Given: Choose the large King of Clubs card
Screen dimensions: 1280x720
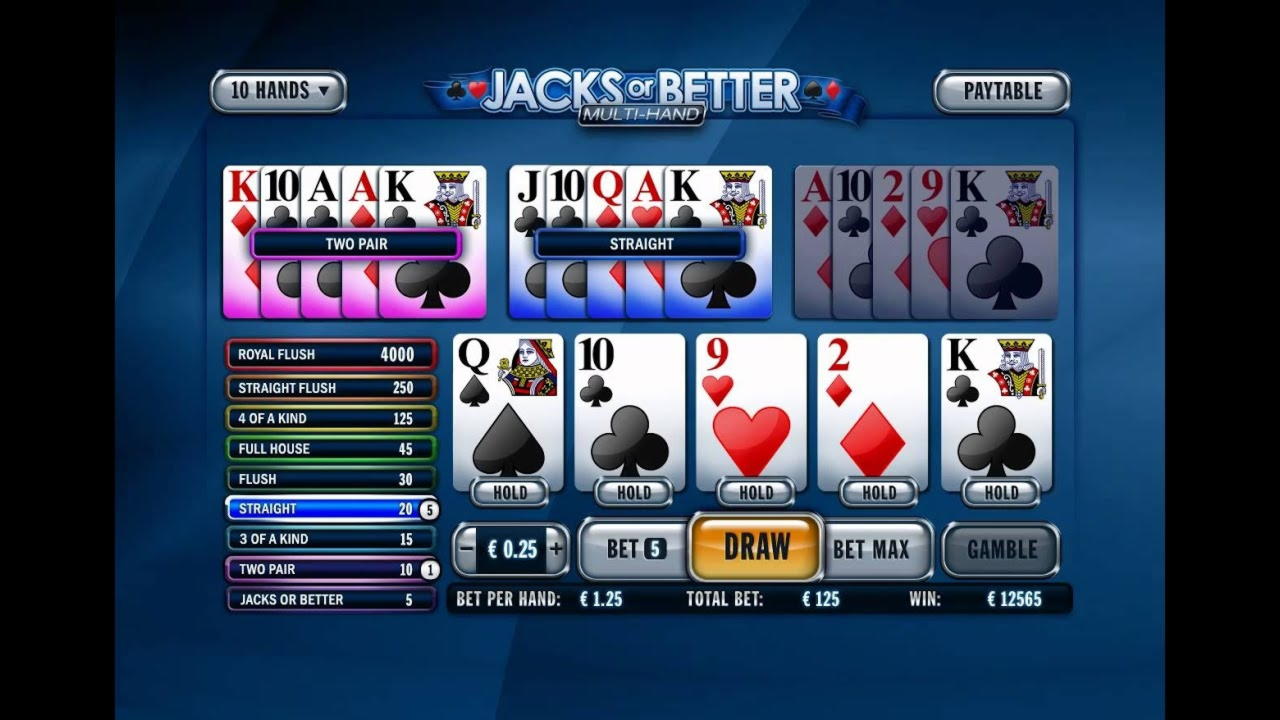Looking at the screenshot, I should 996,410.
